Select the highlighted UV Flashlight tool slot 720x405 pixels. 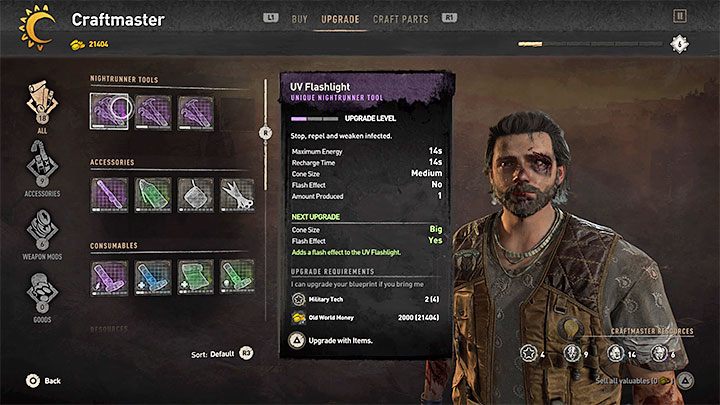point(109,110)
